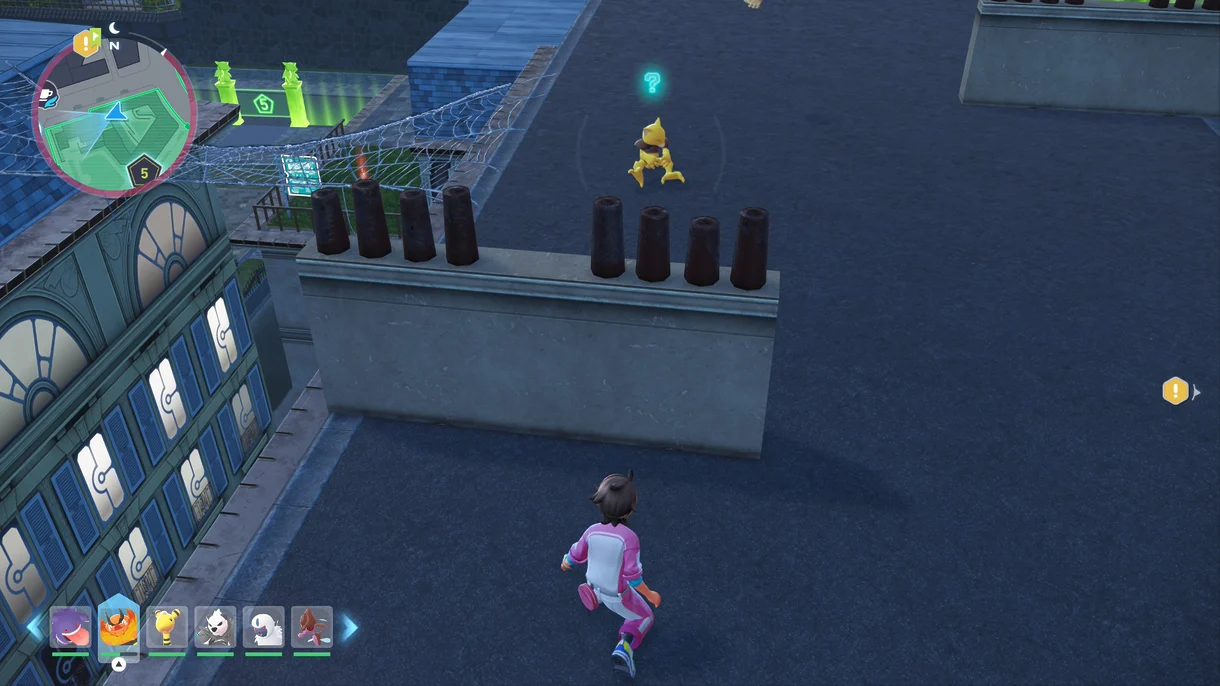1220x686 pixels.
Task: Click the café cup marker on minimap edge
Action: click(47, 96)
